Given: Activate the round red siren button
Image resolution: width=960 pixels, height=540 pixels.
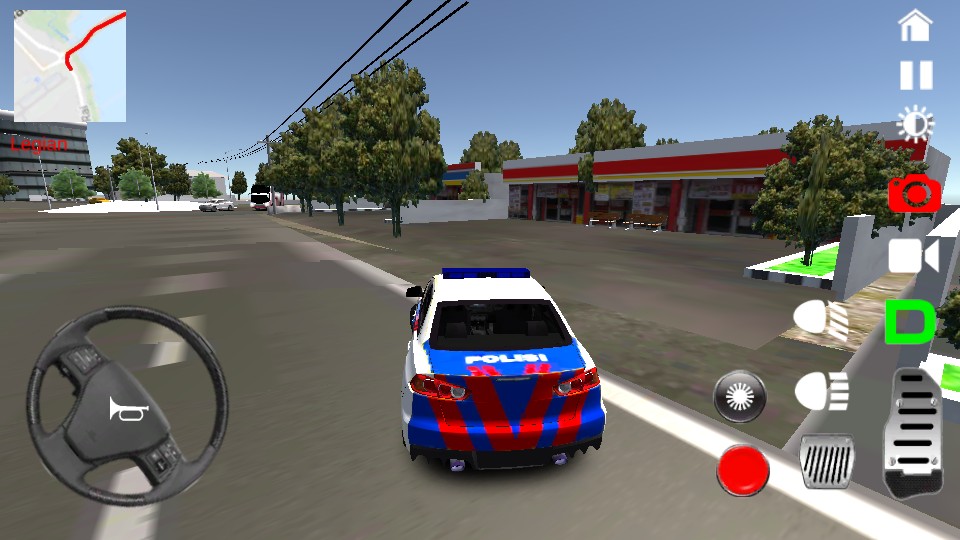Looking at the screenshot, I should point(743,470).
